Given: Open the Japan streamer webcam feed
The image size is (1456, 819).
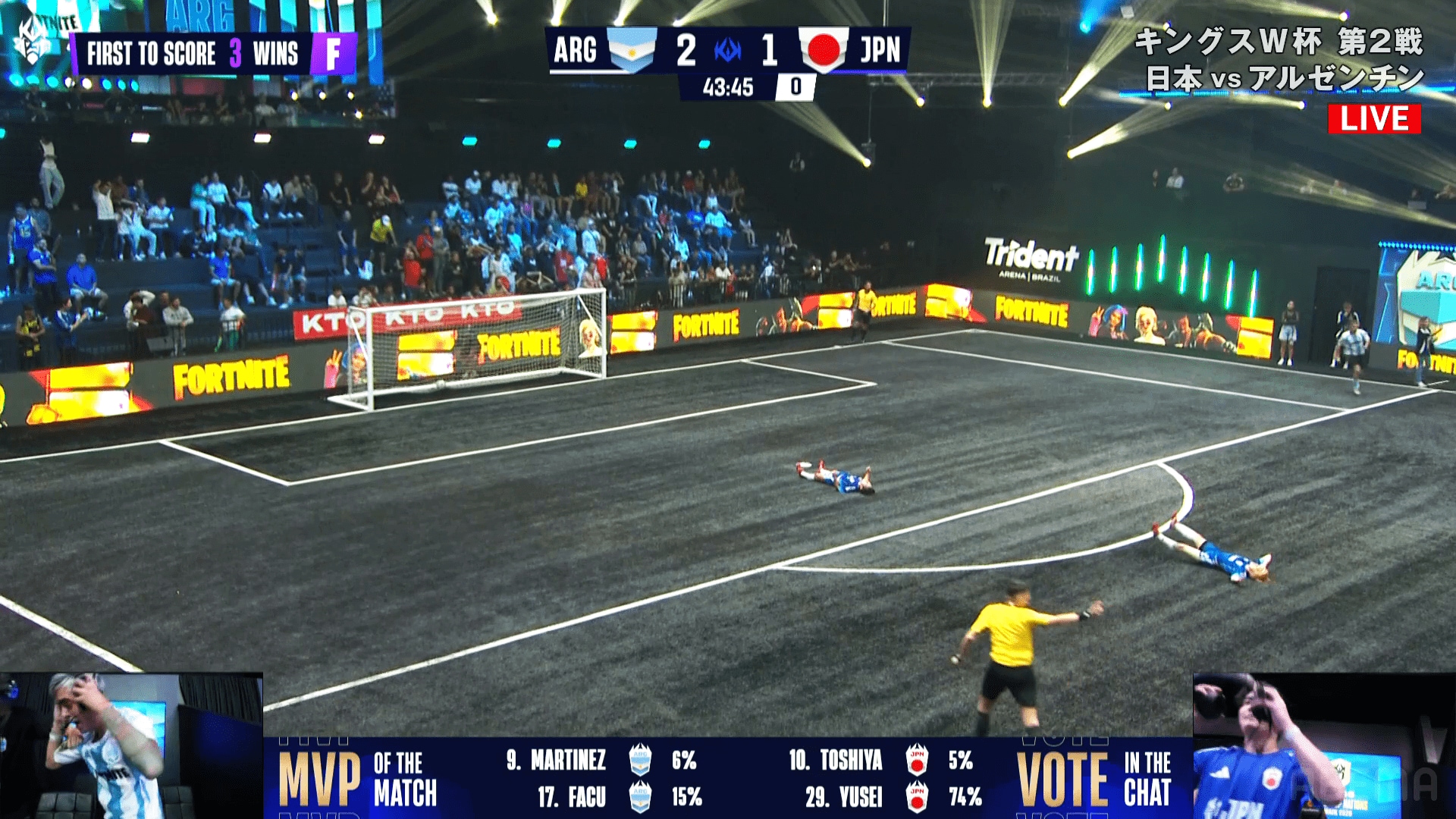Looking at the screenshot, I should tap(1323, 745).
